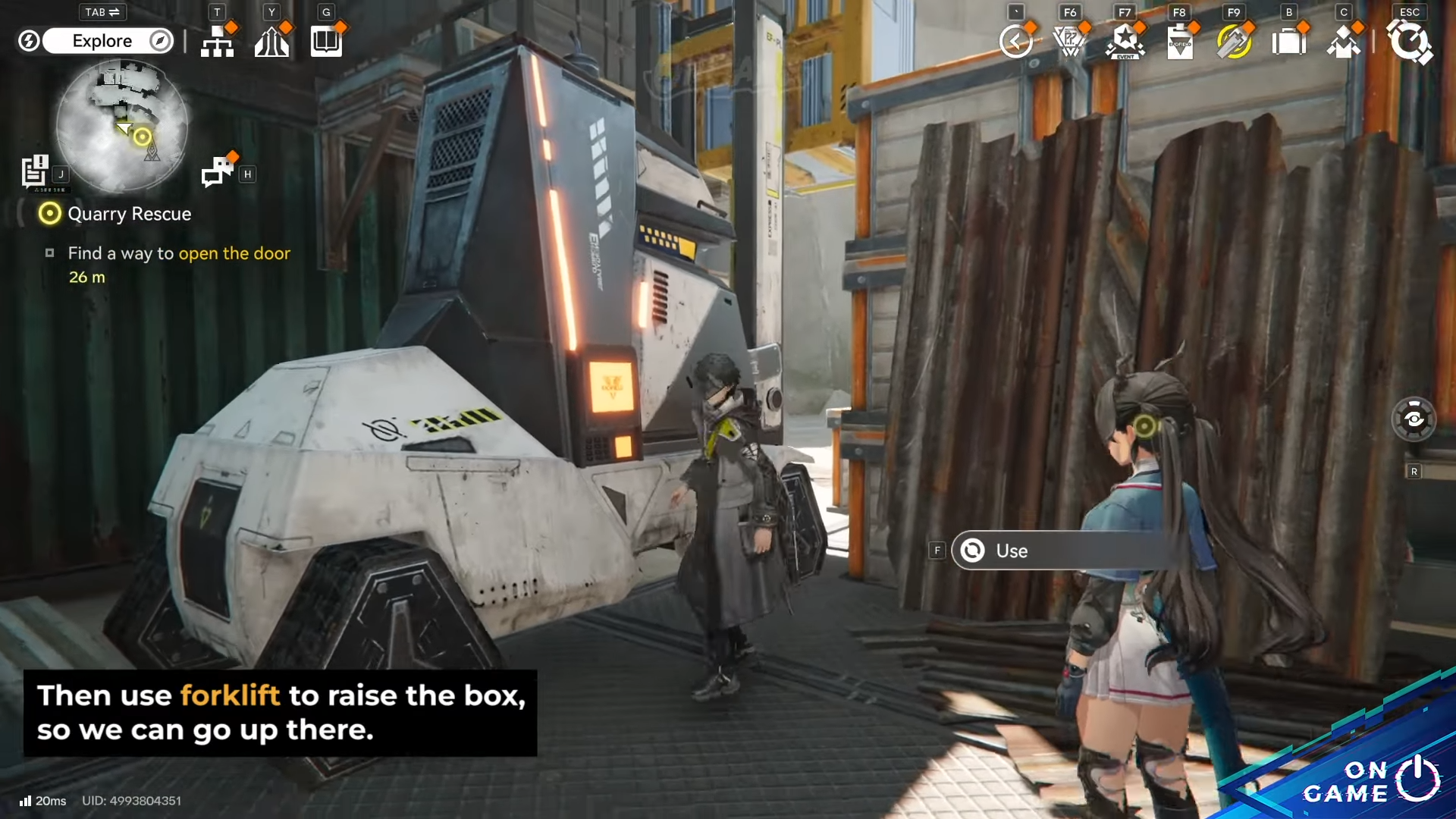1456x819 pixels.
Task: Open the triangular pass badge icon
Action: [x=1070, y=42]
